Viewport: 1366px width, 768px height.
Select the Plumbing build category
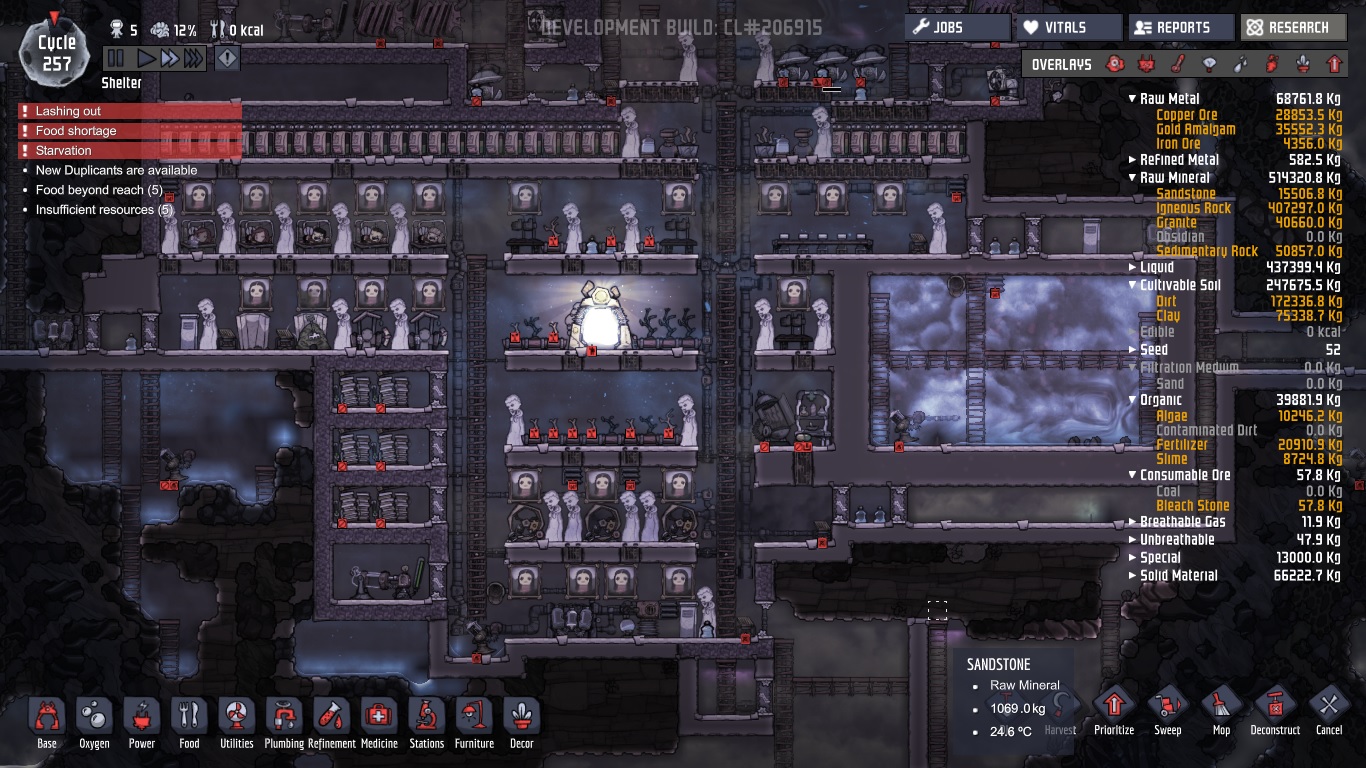pyautogui.click(x=284, y=723)
